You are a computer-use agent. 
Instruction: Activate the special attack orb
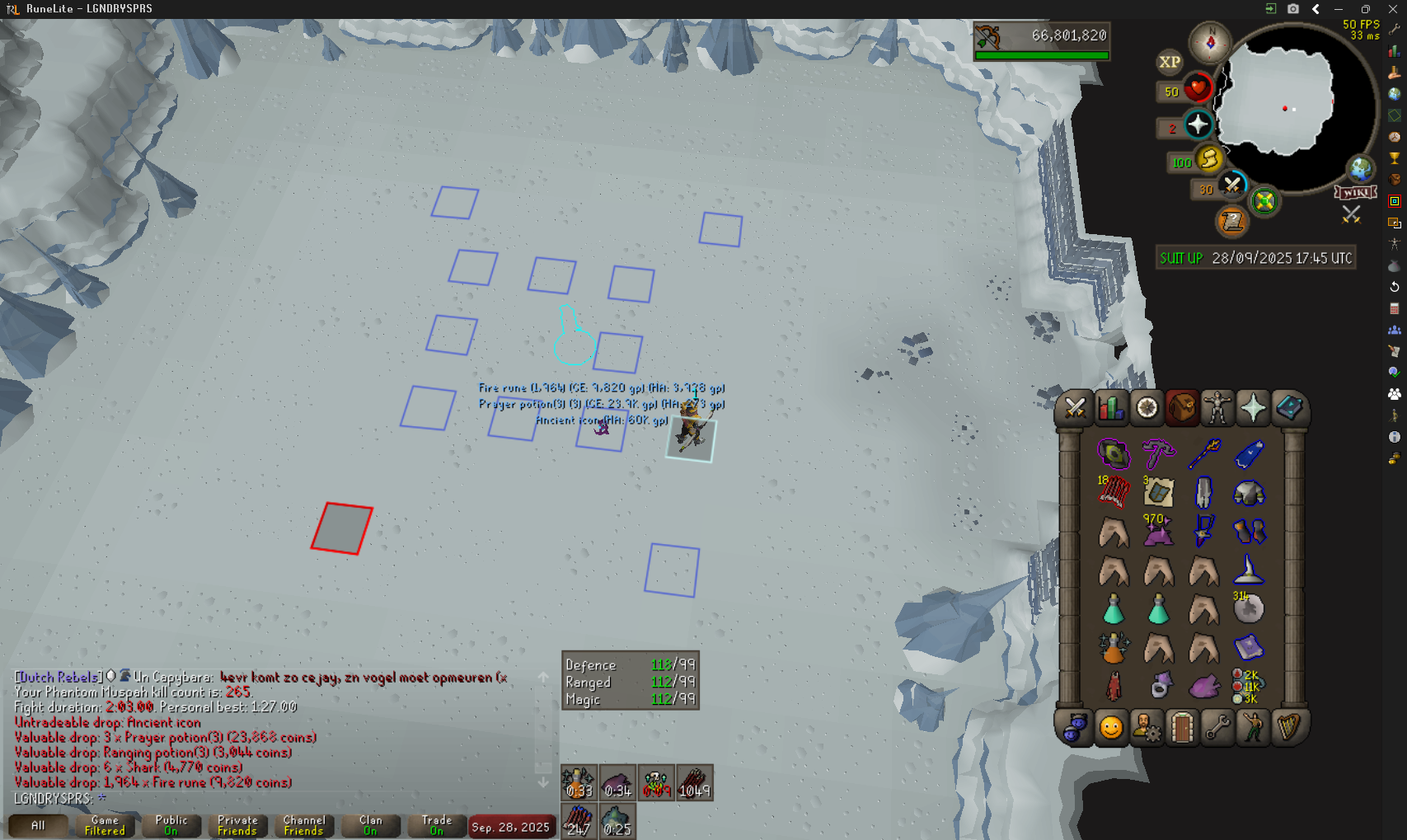(1232, 185)
